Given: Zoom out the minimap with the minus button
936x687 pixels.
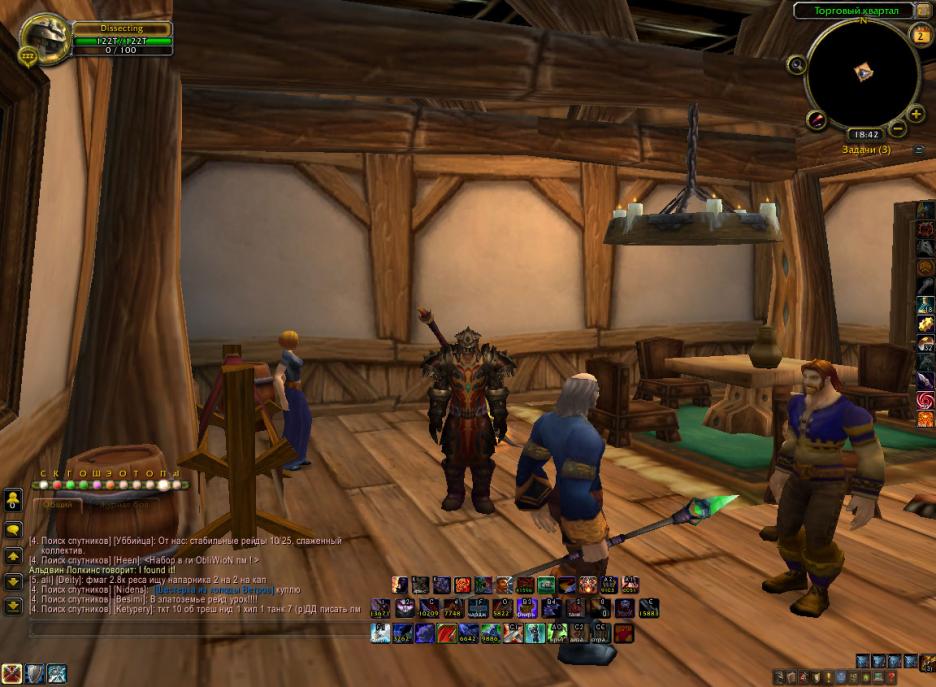Looking at the screenshot, I should click(898, 128).
